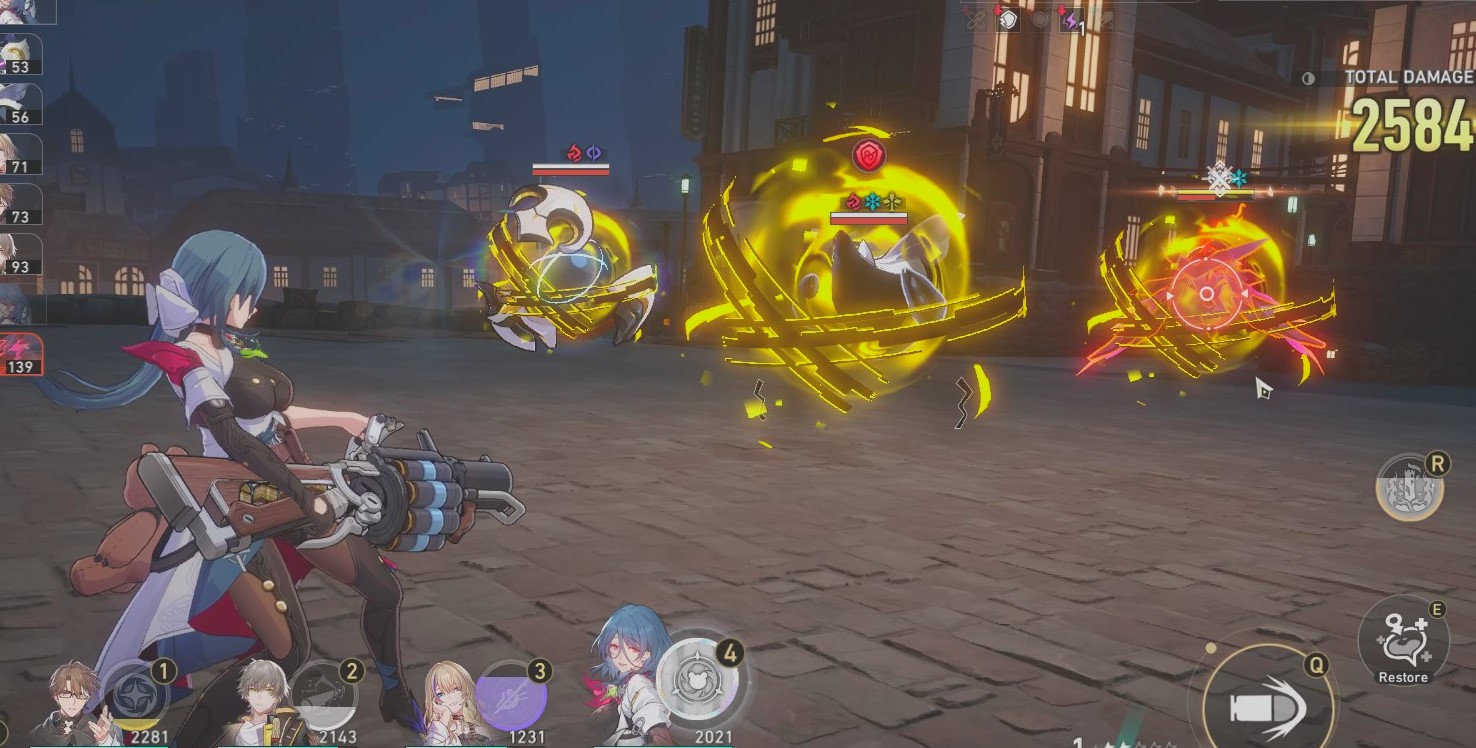Image resolution: width=1476 pixels, height=748 pixels.
Task: Toggle the empty crossed-weapons buff slot
Action: click(x=975, y=18)
